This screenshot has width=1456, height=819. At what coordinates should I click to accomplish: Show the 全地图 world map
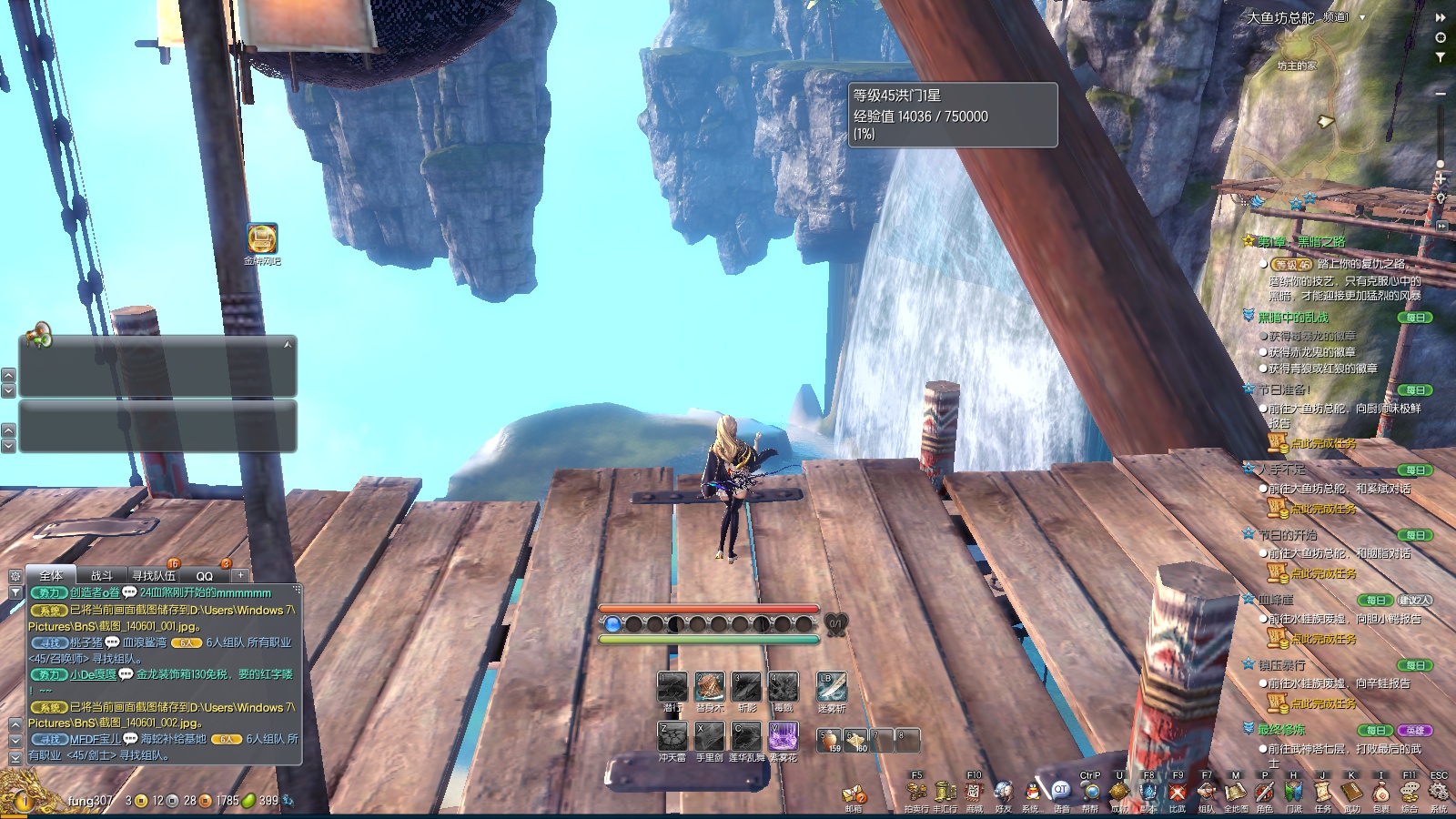coord(1236,793)
